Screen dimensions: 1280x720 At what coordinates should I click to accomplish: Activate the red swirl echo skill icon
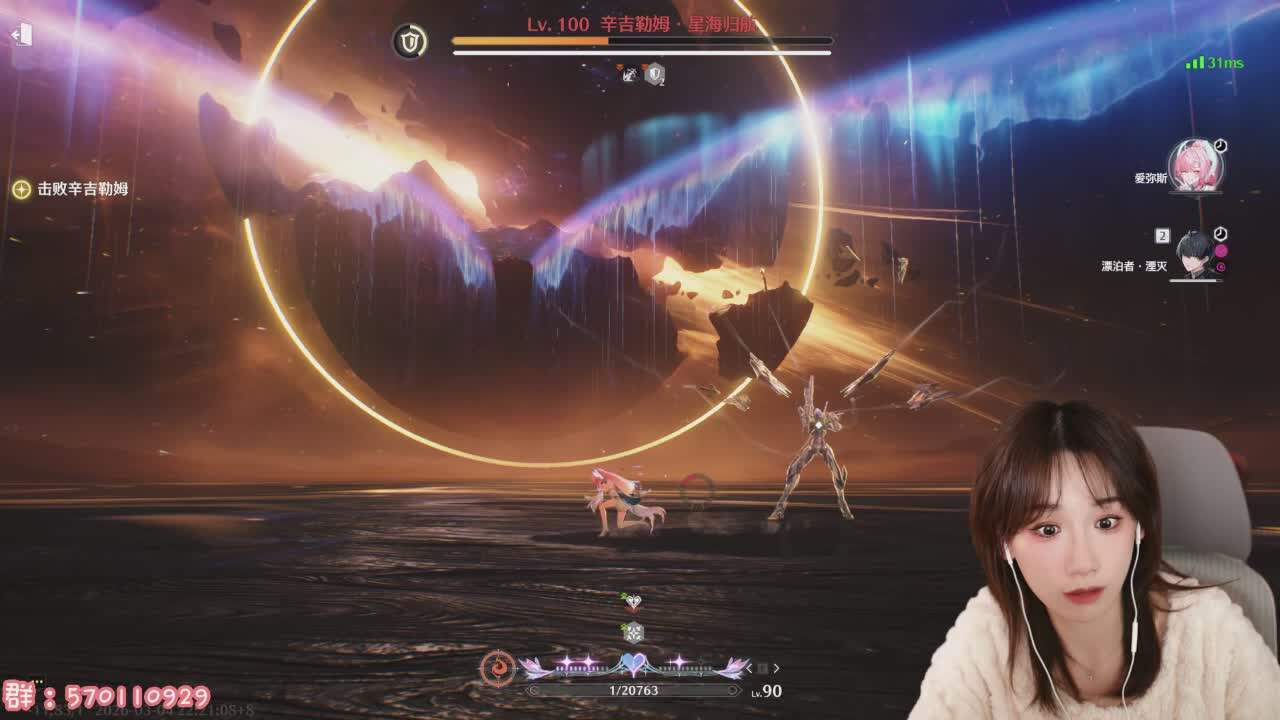[x=497, y=667]
